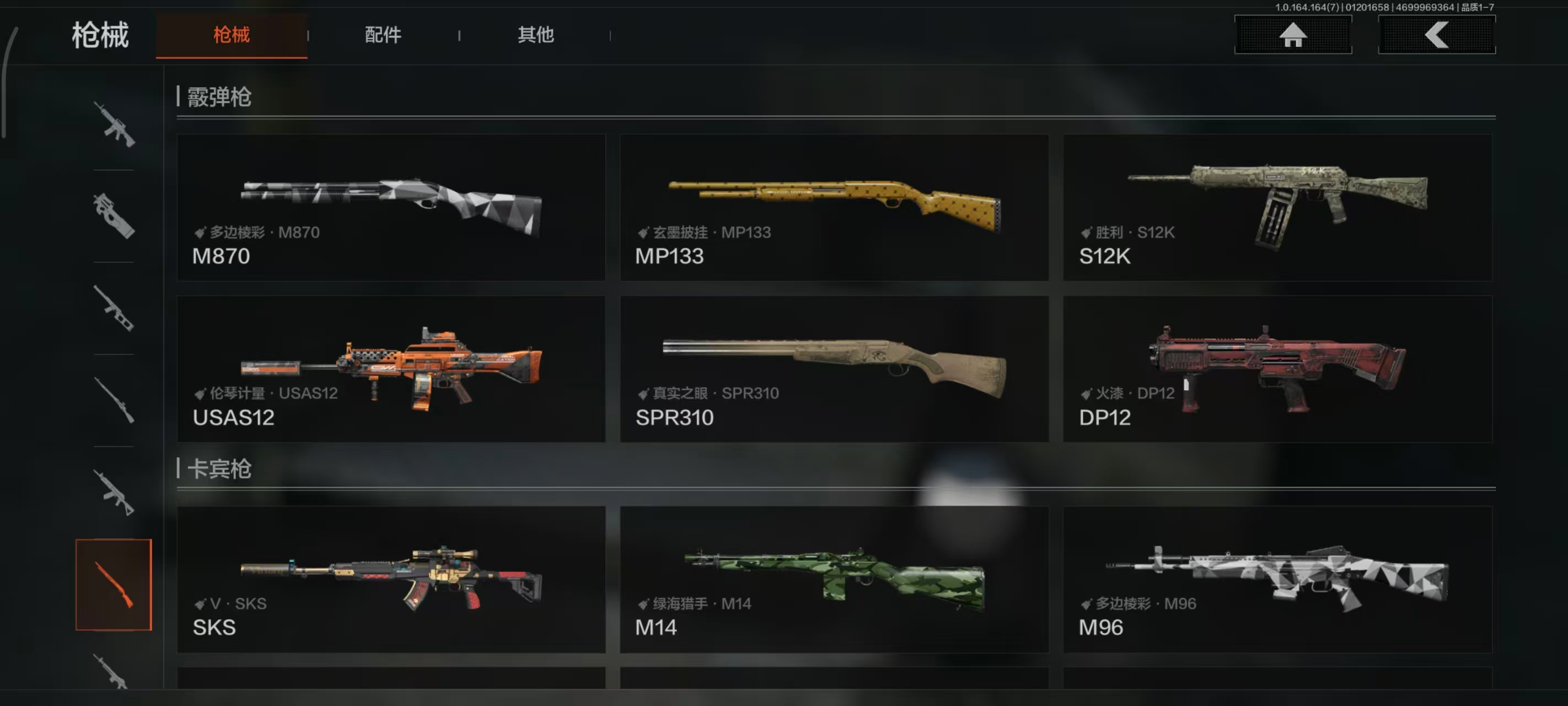Go to the home screen
Screen dimensions: 1568x706
point(1293,35)
